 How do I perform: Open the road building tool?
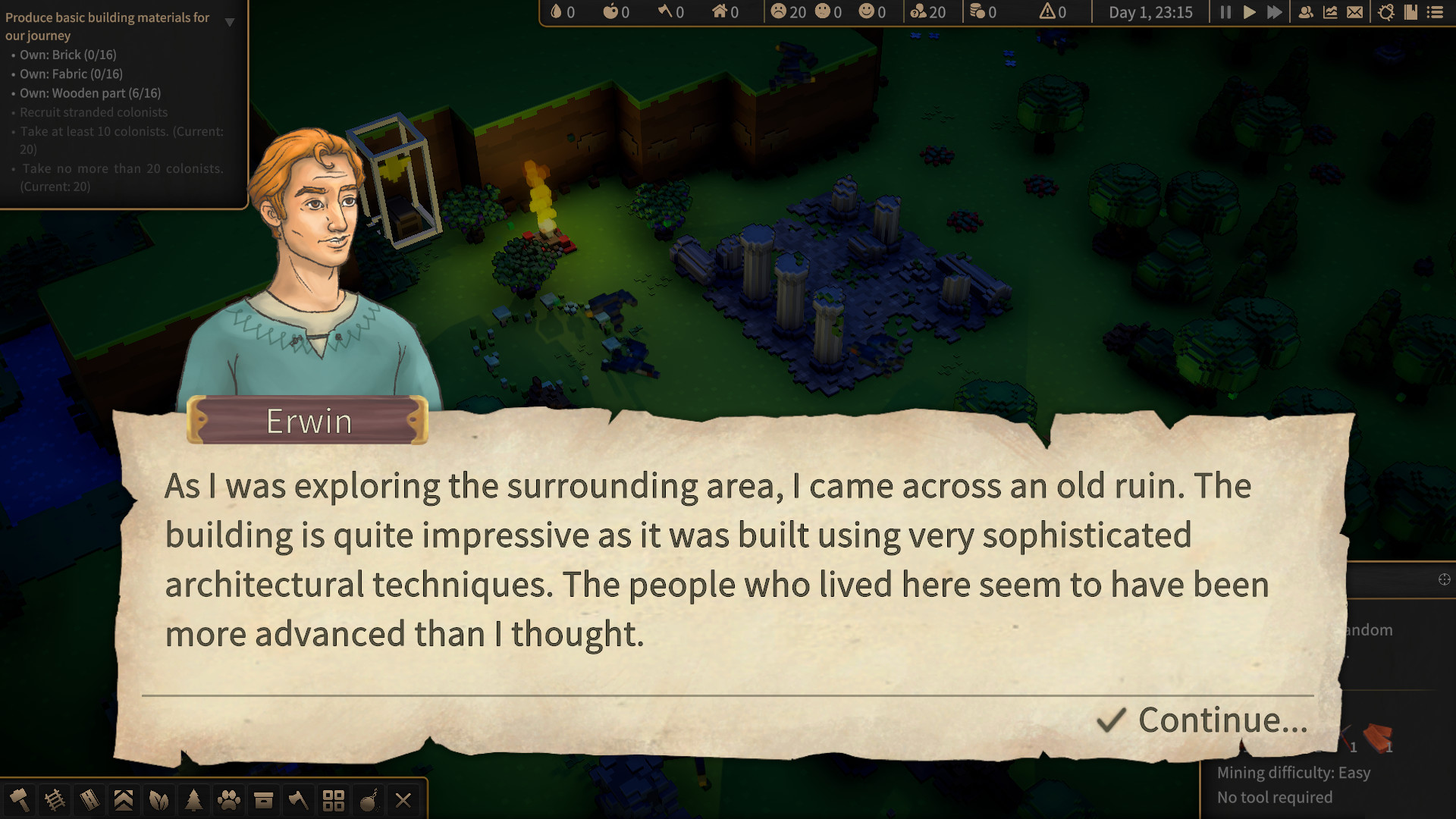[89, 800]
